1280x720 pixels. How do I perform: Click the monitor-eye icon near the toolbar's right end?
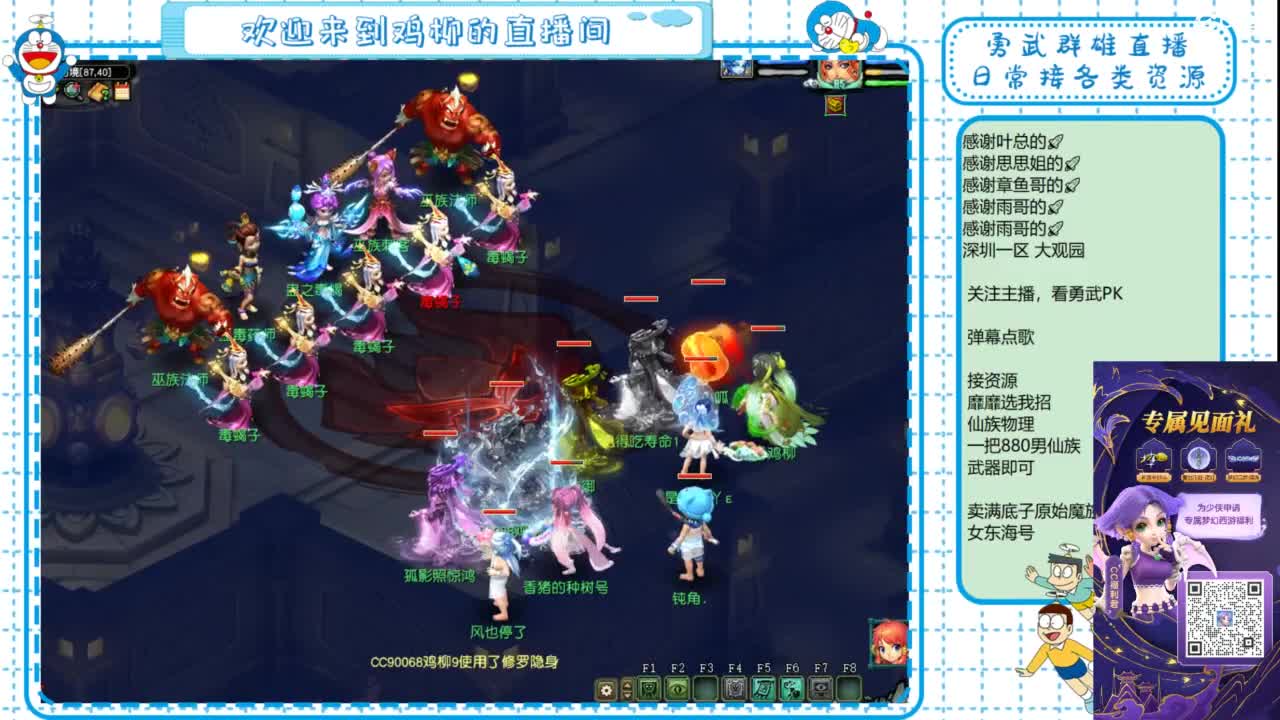tap(820, 689)
